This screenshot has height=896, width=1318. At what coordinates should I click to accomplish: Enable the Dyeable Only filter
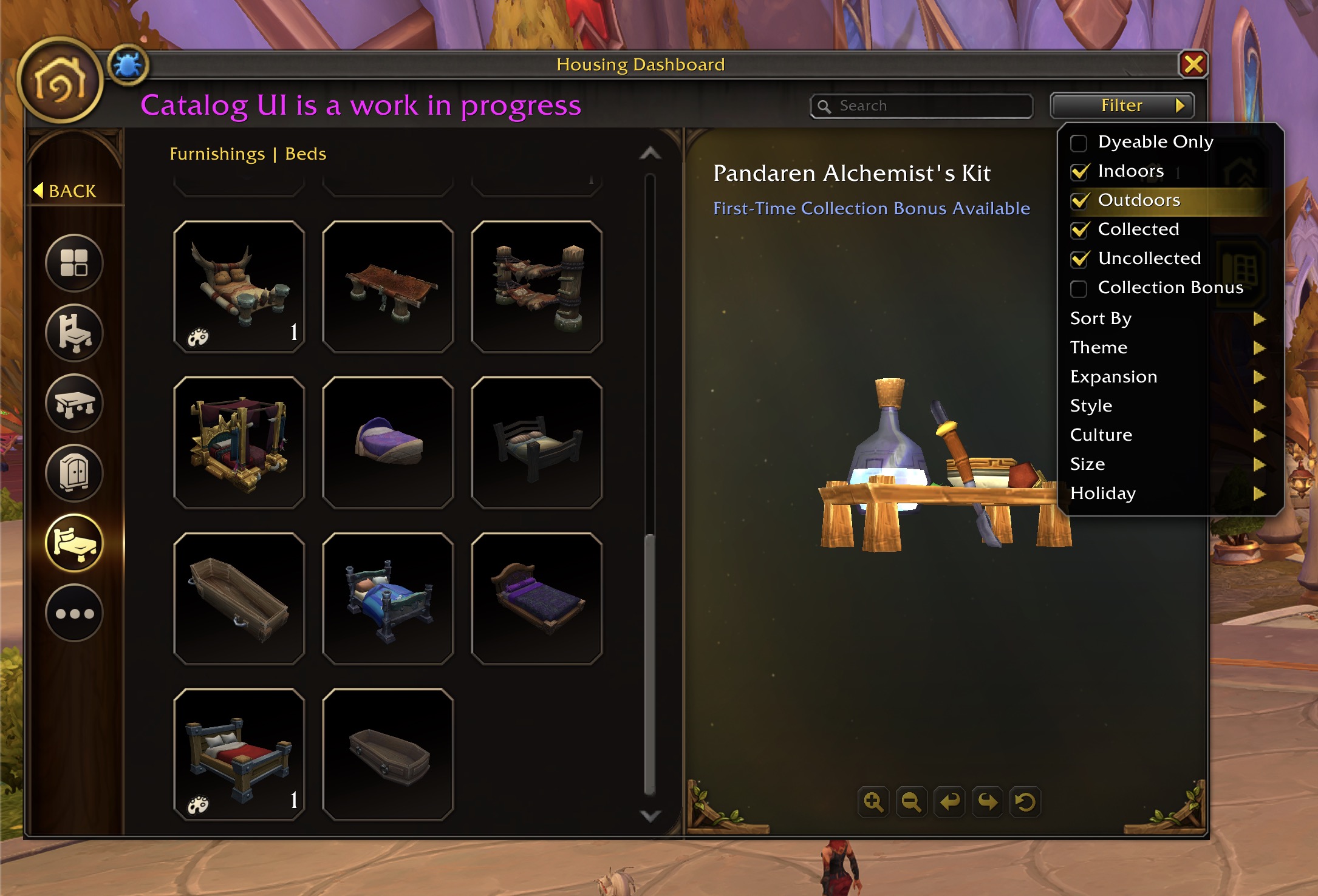(1079, 143)
